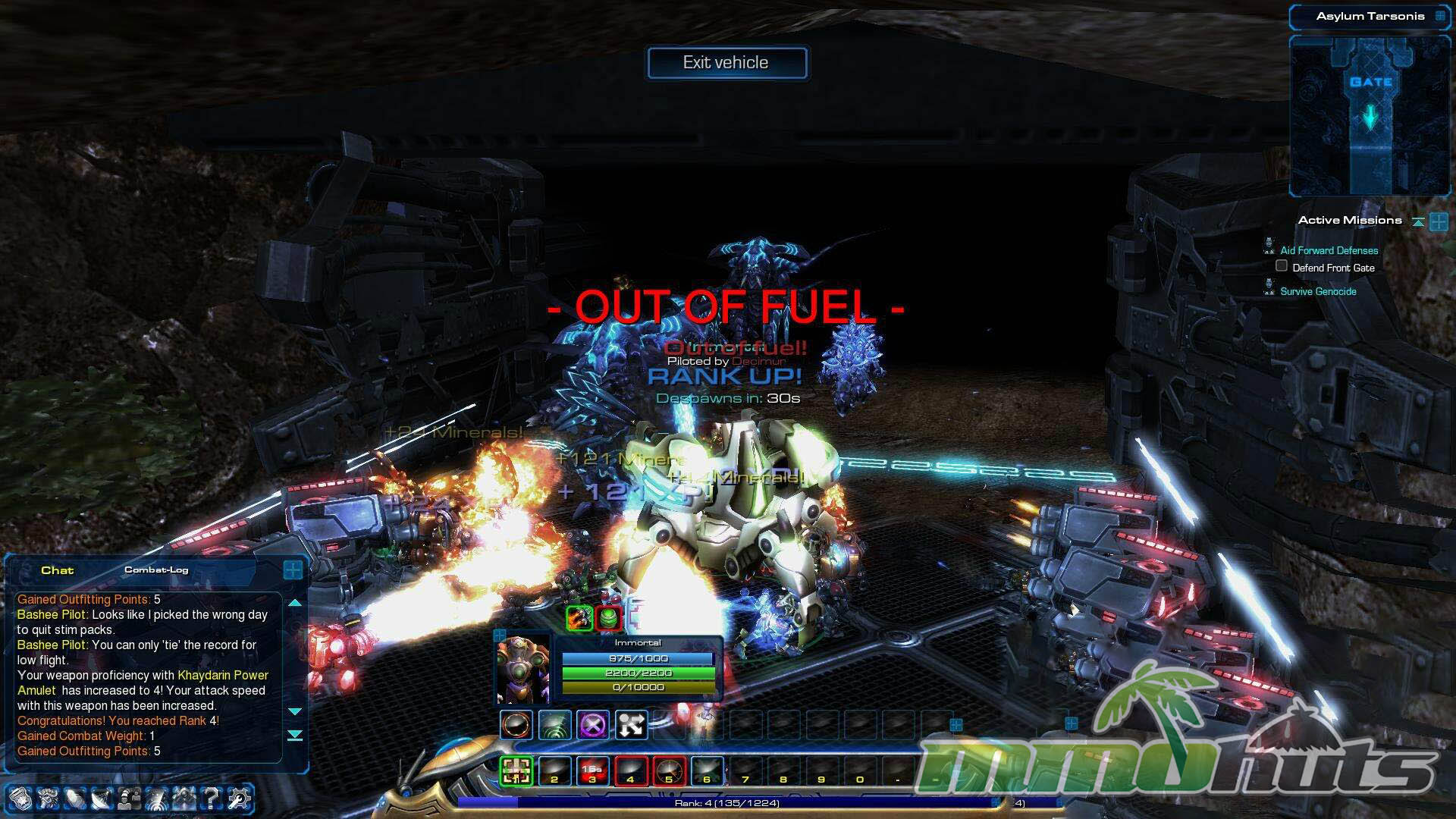Open the social friends icon
The image size is (1456, 819).
point(130,798)
